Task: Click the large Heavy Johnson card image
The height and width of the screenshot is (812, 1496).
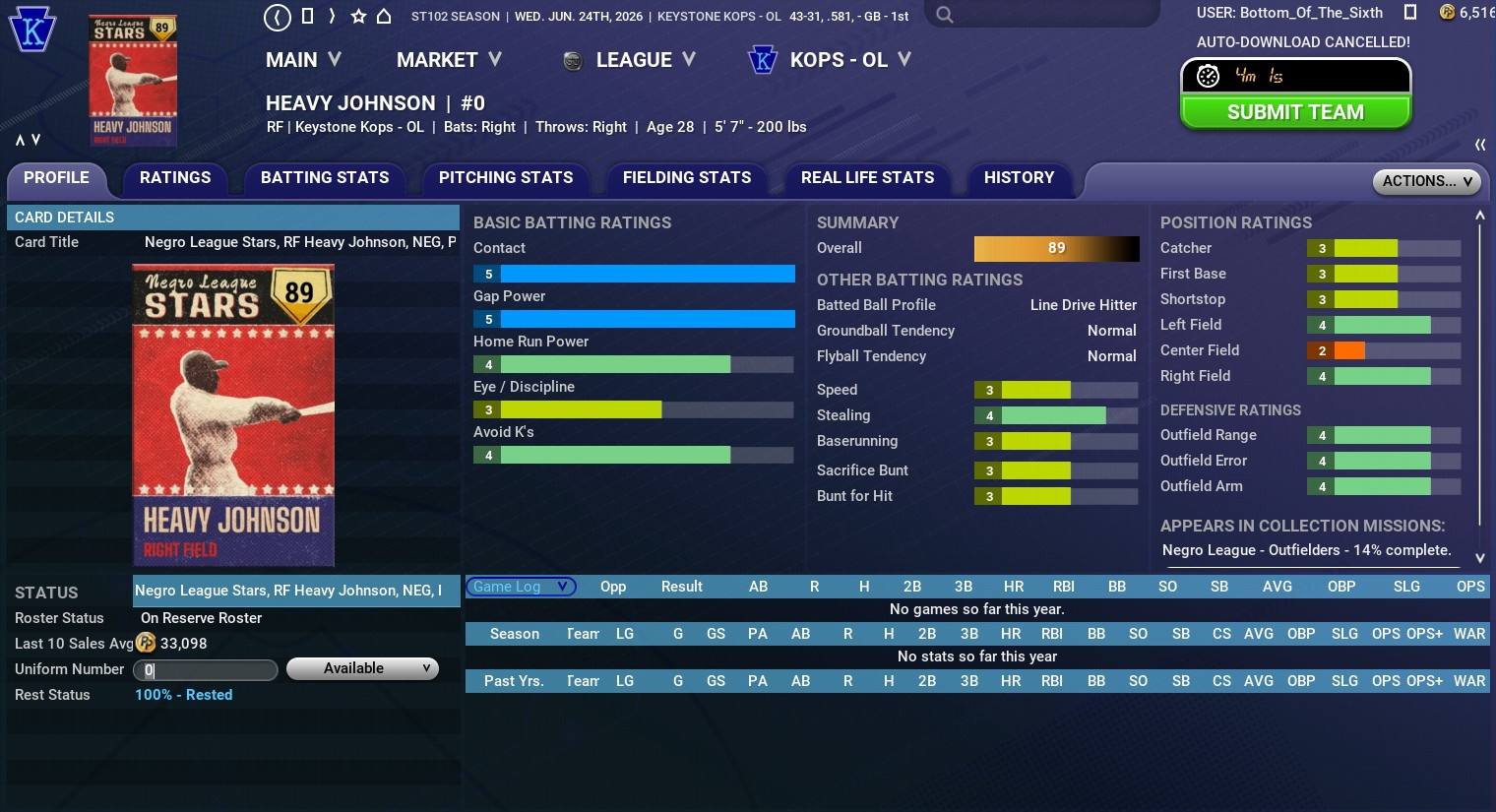Action: [x=233, y=414]
